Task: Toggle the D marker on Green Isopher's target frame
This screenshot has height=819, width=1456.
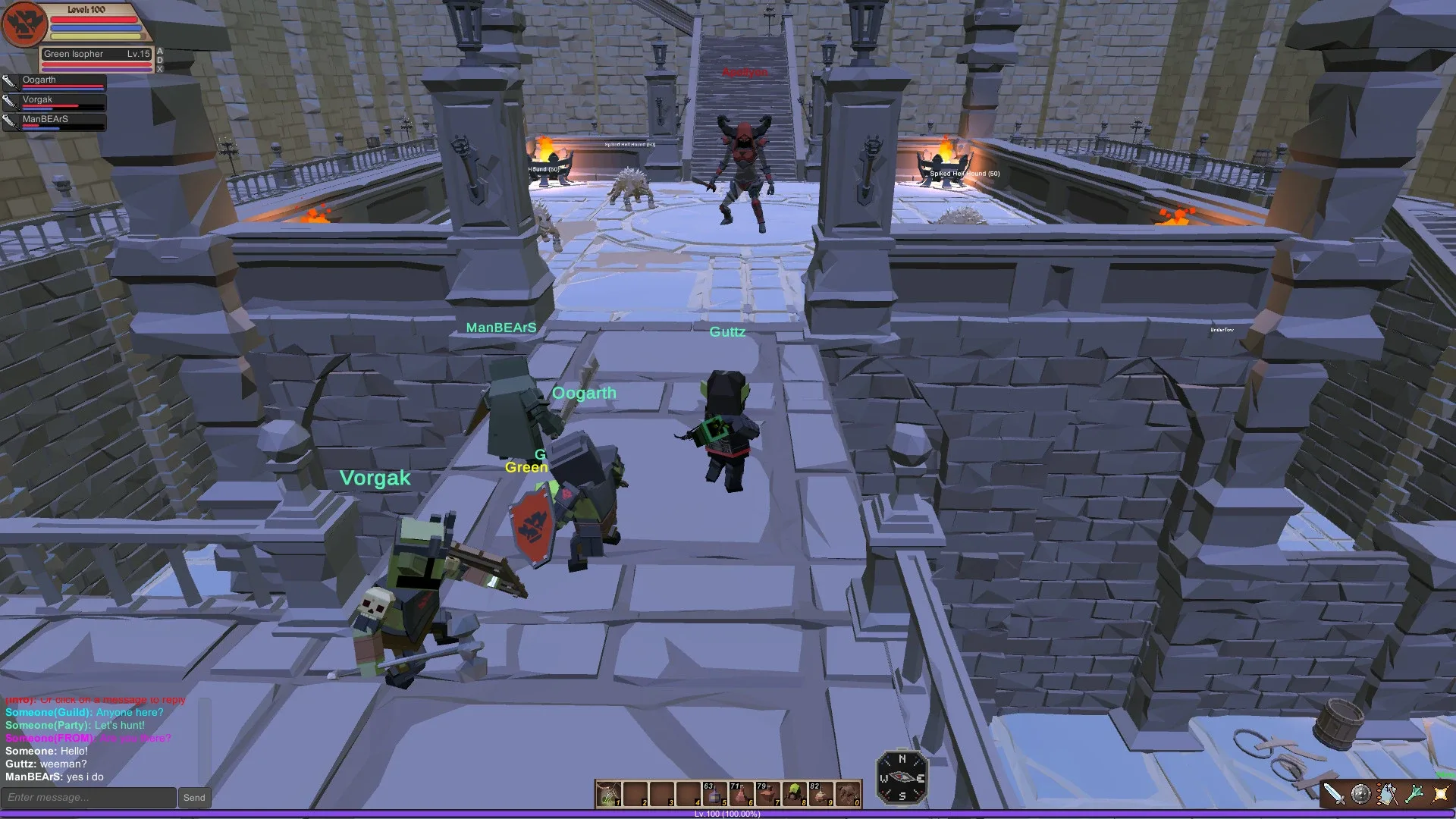Action: [159, 61]
